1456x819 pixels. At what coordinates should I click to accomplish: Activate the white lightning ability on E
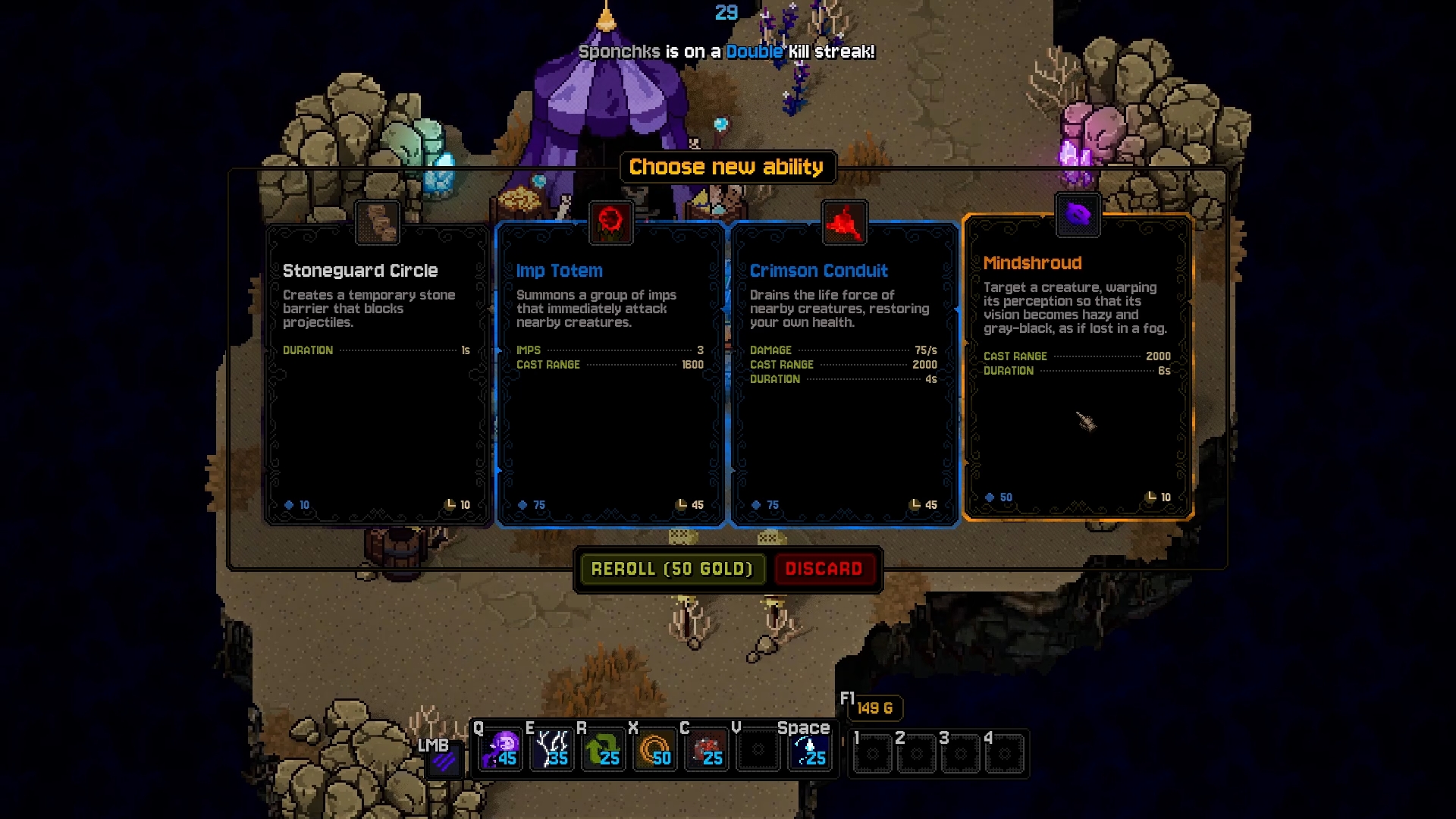point(552,749)
